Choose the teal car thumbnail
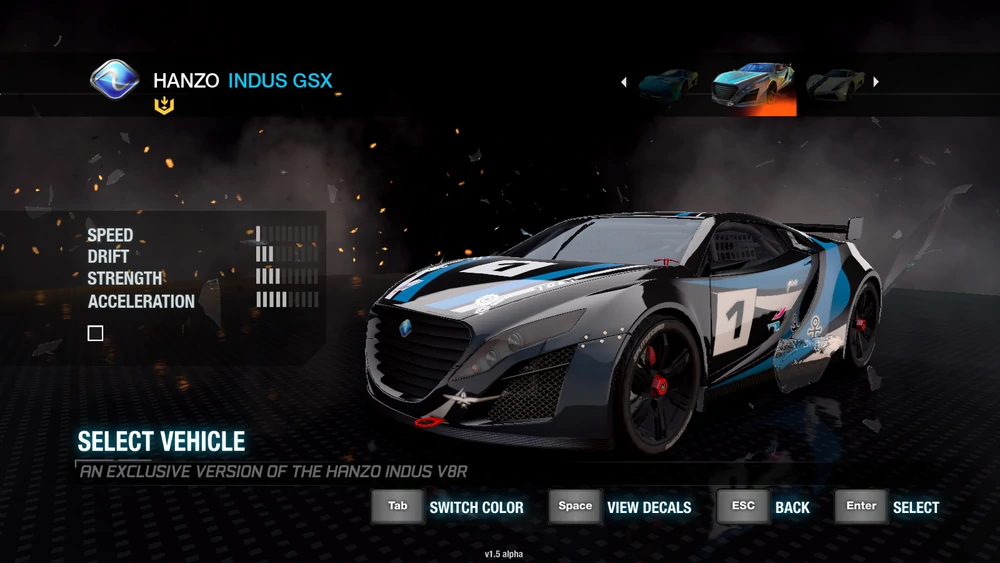The width and height of the screenshot is (1000, 563). coord(668,83)
